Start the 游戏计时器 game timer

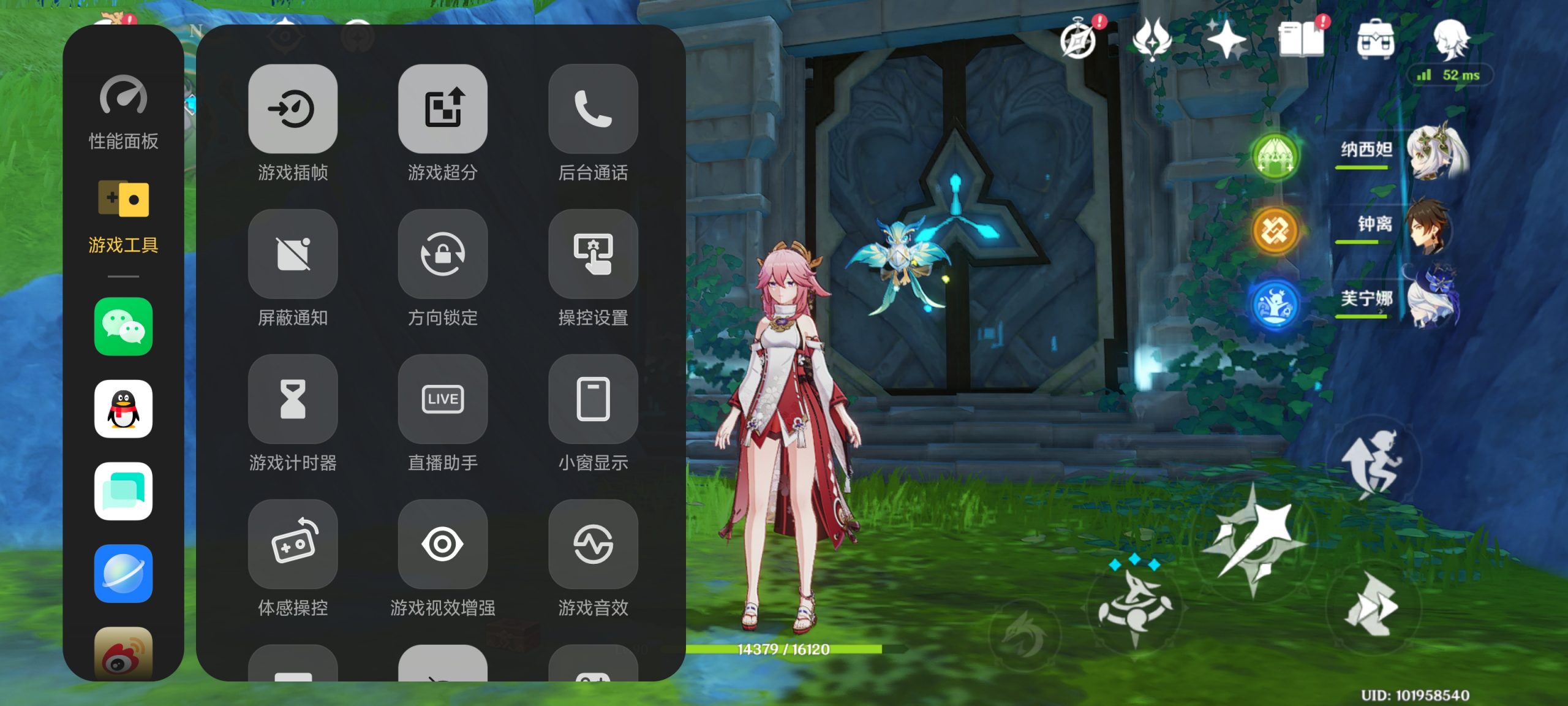[293, 399]
